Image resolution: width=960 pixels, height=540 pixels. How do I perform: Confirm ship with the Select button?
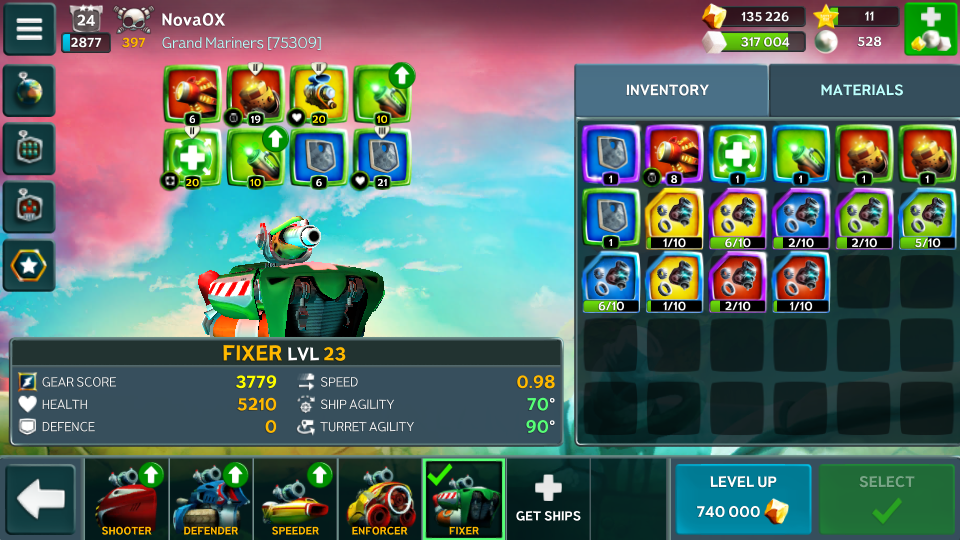[x=886, y=498]
